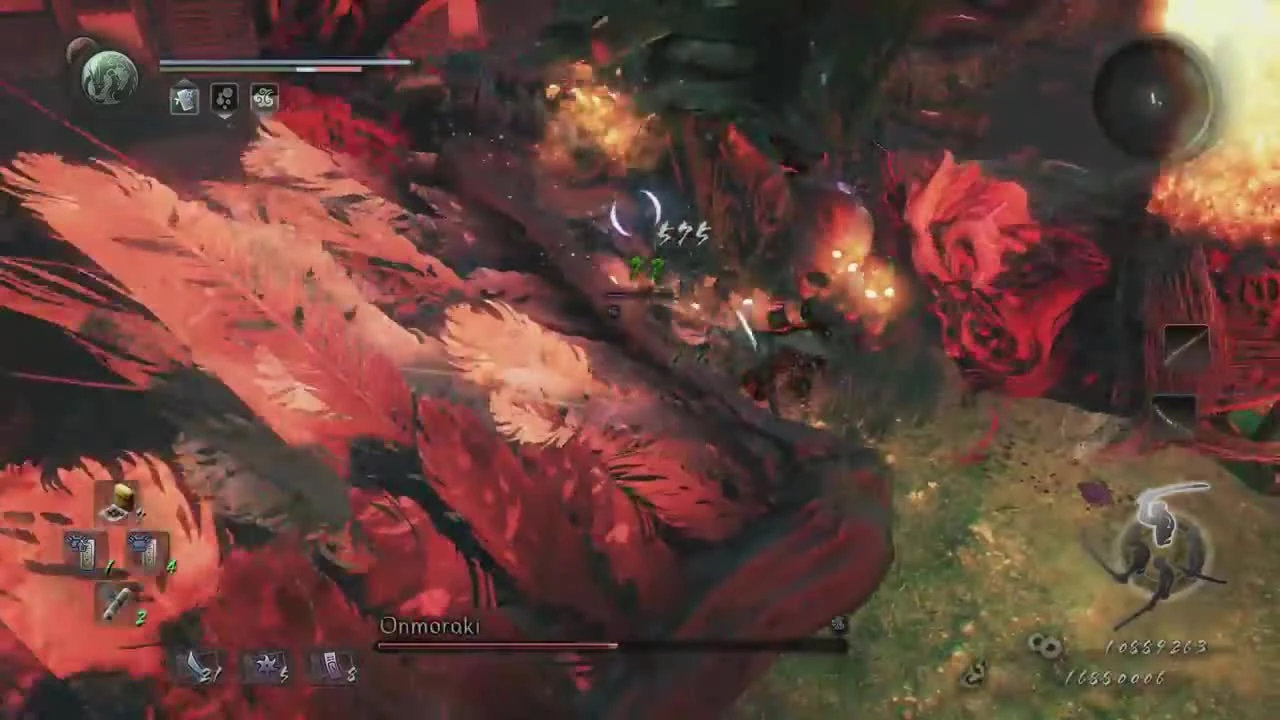This screenshot has width=1280, height=720.
Task: Select the shuriken shortcut icon
Action: 266,668
